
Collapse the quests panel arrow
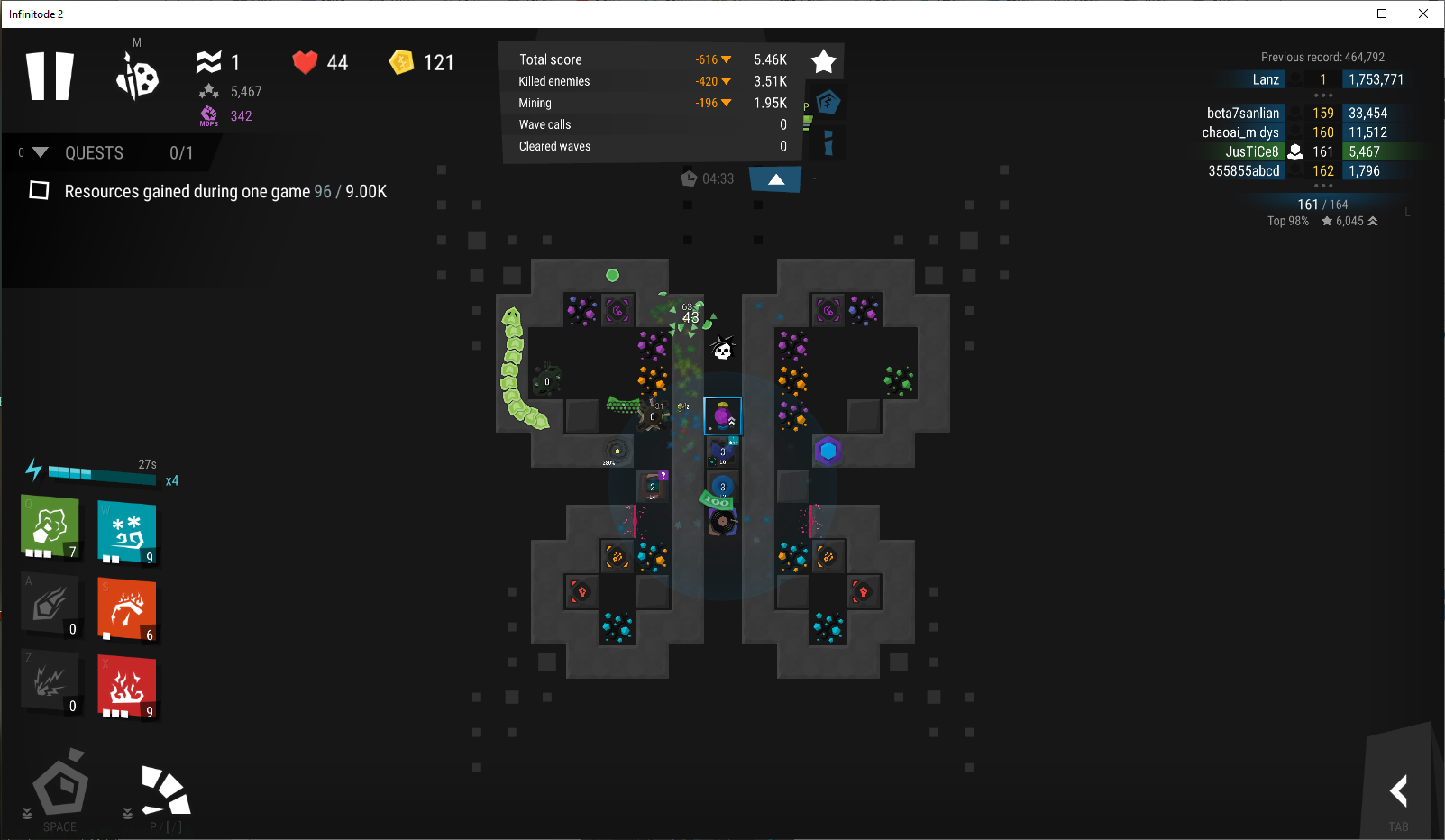tap(40, 152)
